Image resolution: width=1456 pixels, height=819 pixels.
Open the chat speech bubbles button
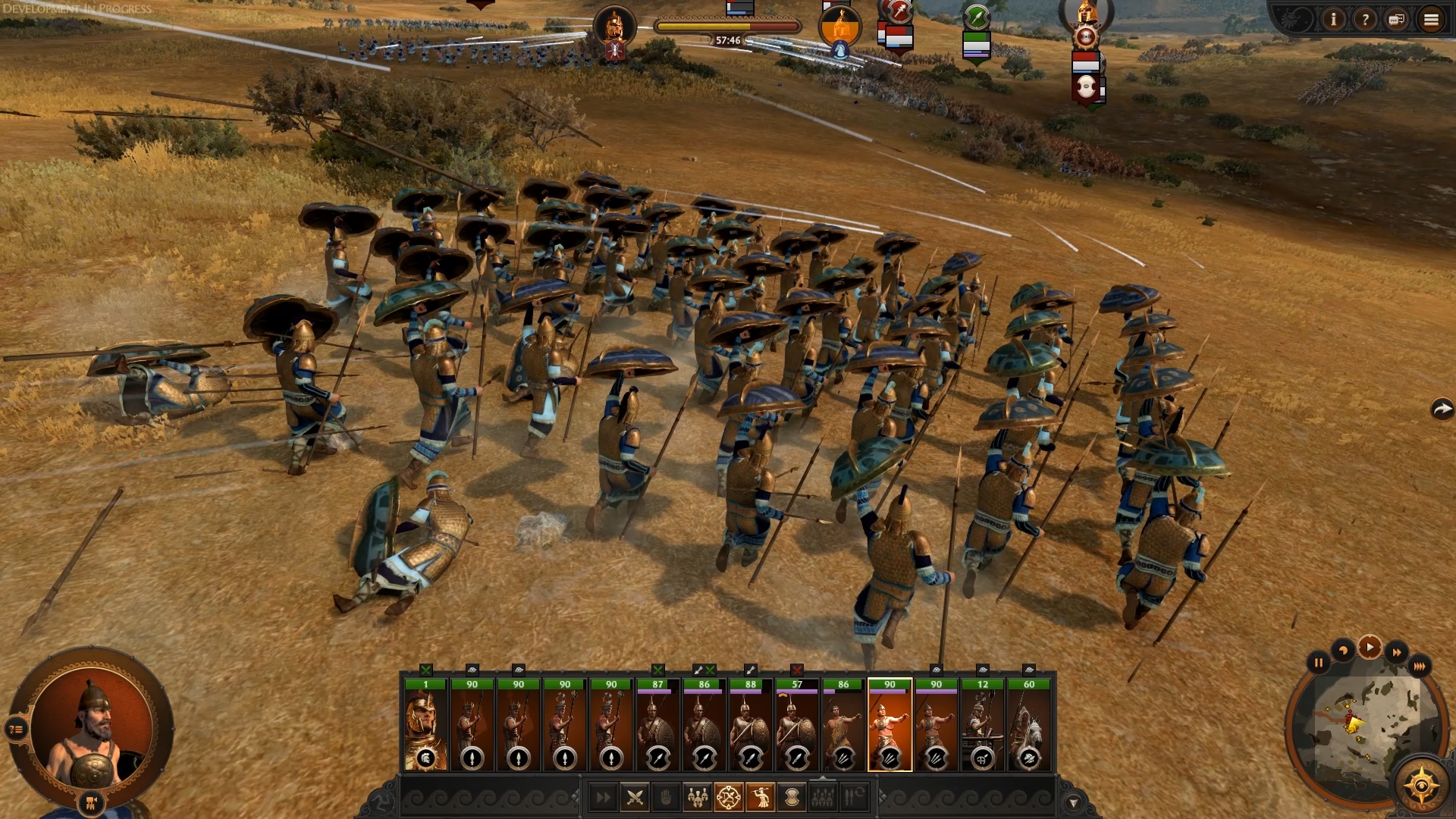[1397, 20]
